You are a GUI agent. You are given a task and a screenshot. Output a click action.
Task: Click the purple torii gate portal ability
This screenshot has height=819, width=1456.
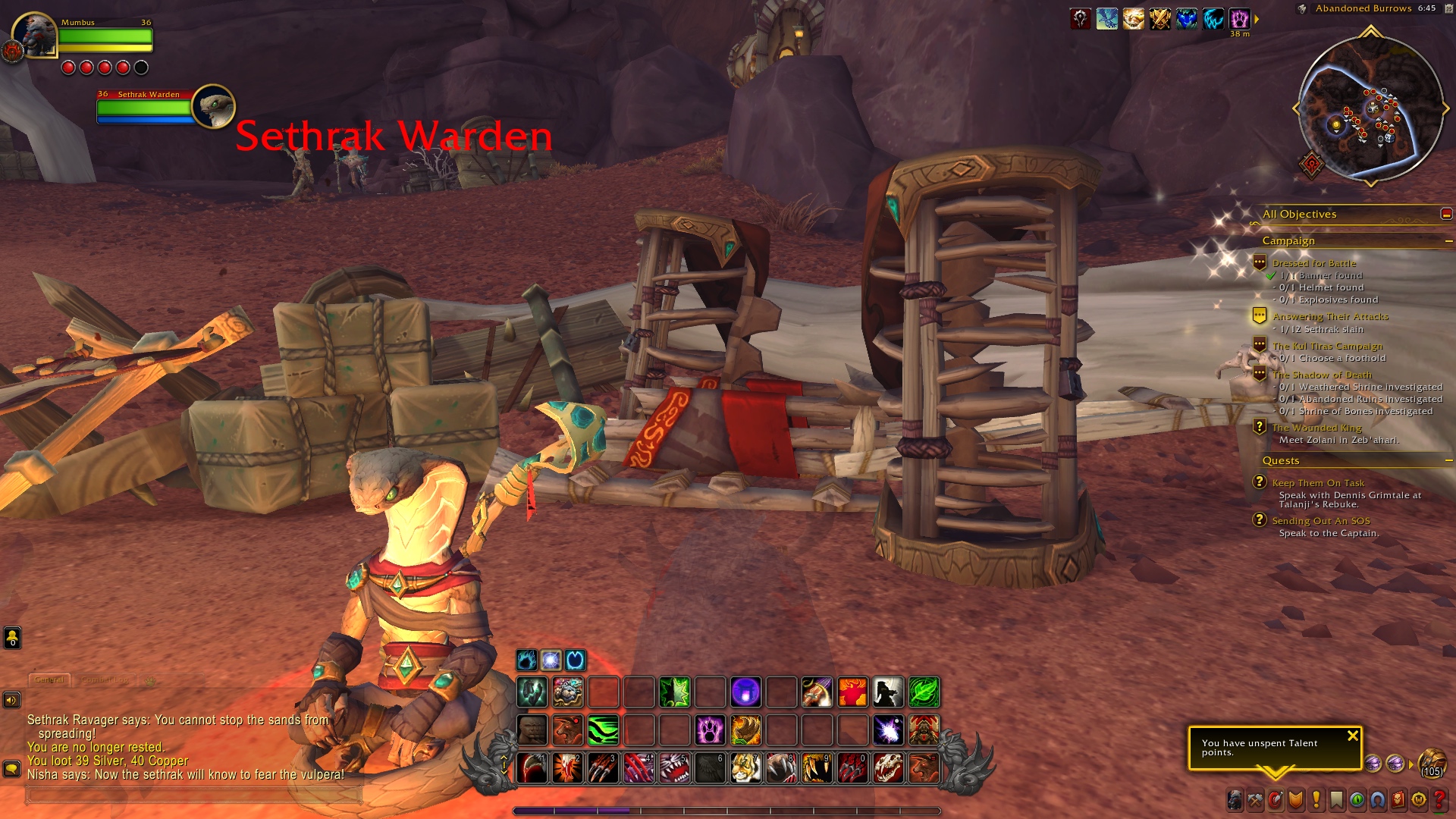coord(745,692)
